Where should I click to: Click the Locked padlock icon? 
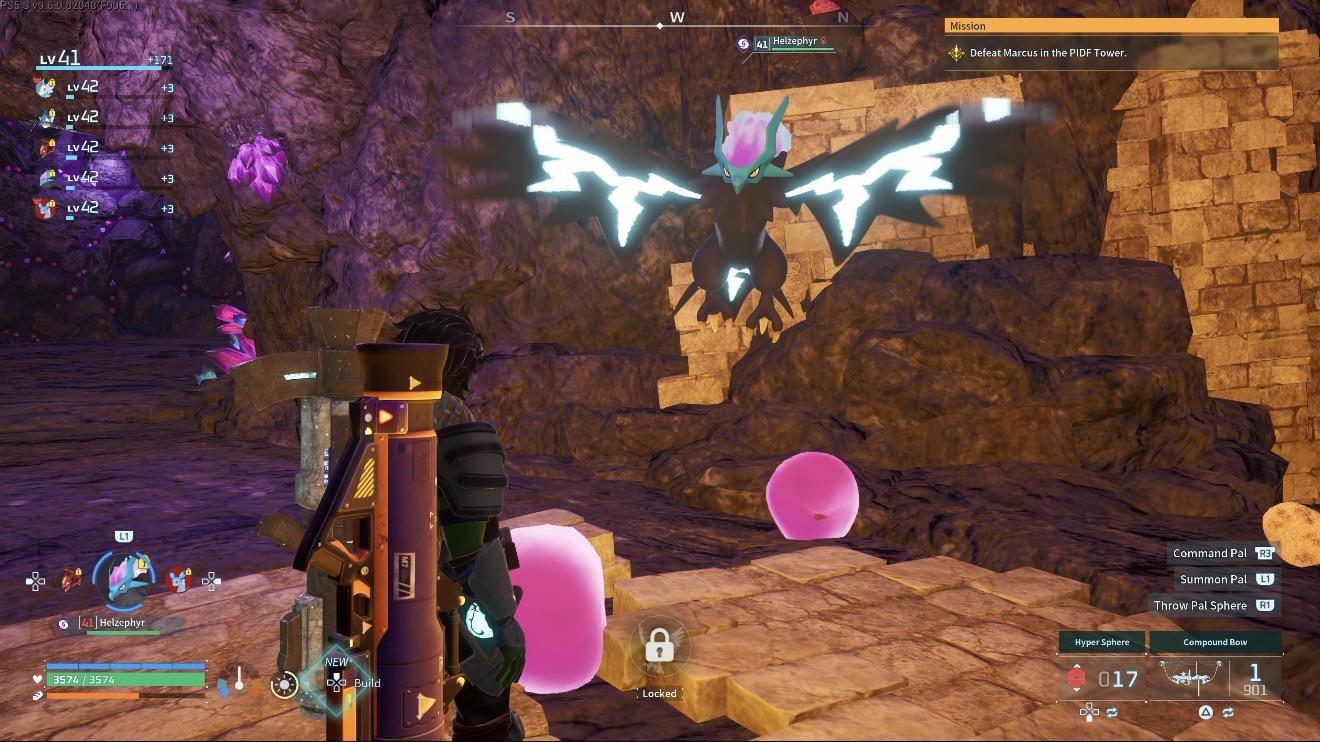[x=659, y=649]
